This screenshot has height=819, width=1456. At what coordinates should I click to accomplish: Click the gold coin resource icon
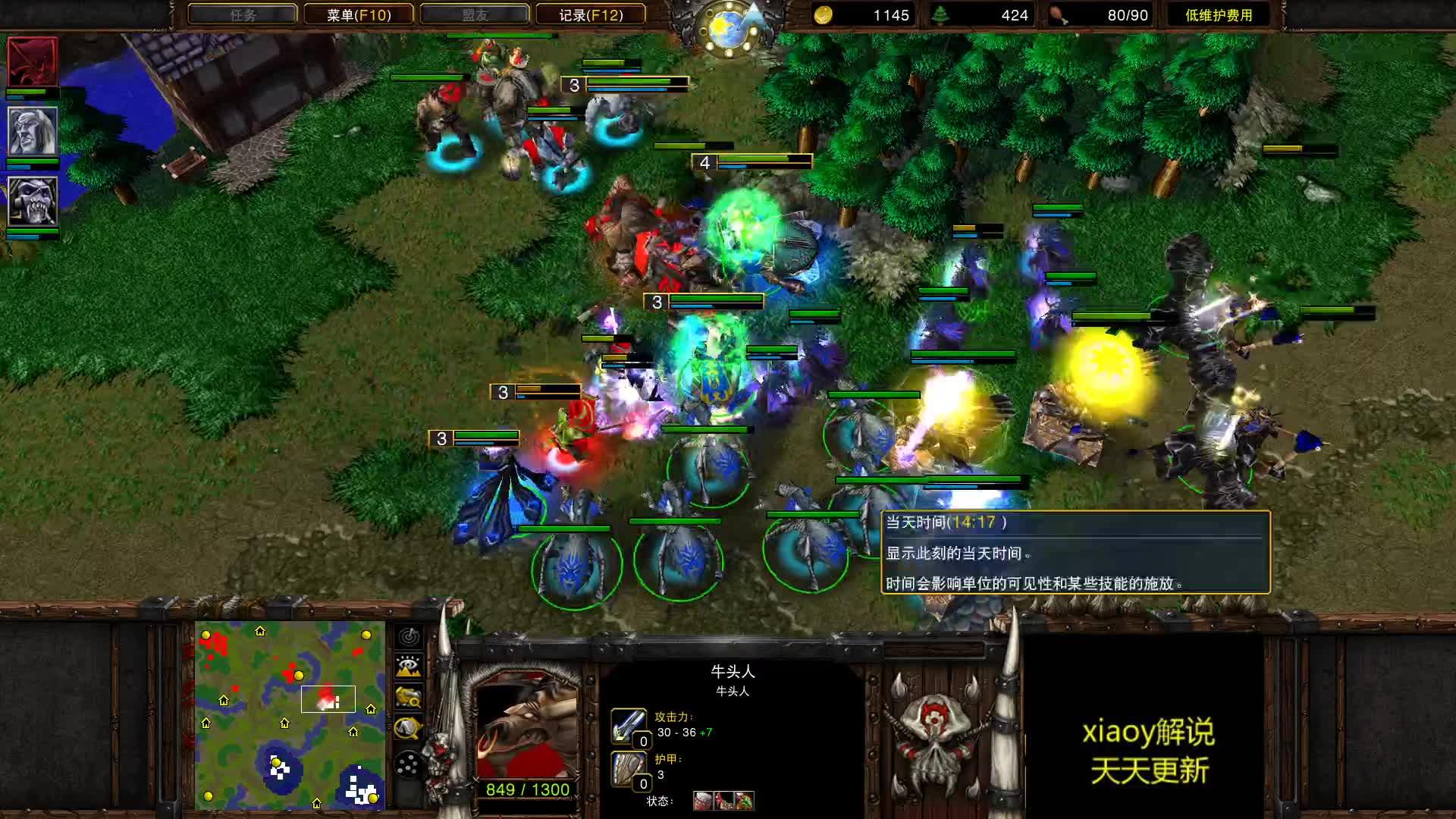823,15
